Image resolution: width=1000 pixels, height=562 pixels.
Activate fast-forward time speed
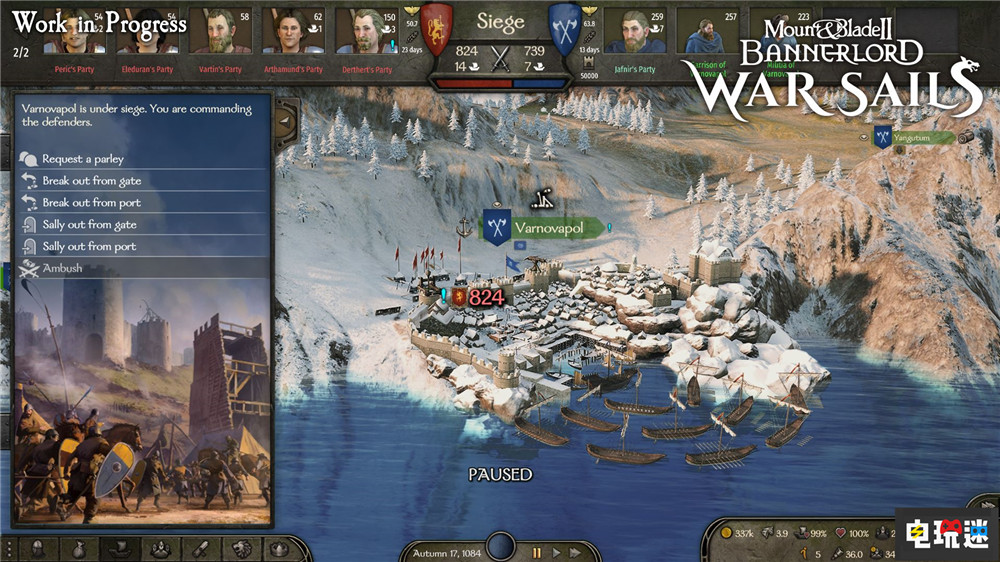pos(575,552)
